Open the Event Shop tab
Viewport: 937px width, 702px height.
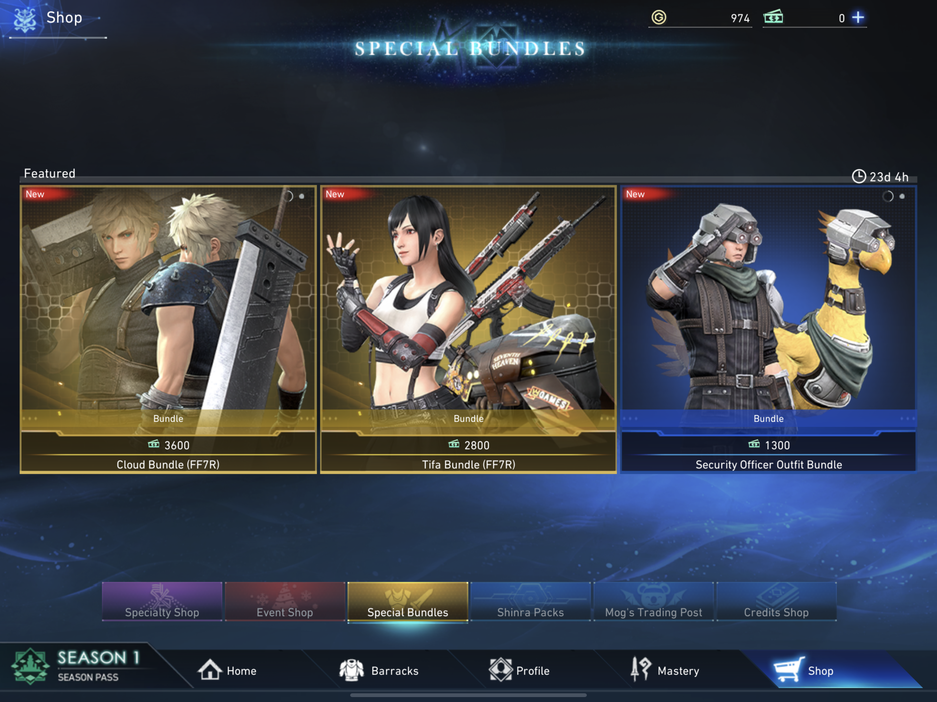(x=285, y=602)
